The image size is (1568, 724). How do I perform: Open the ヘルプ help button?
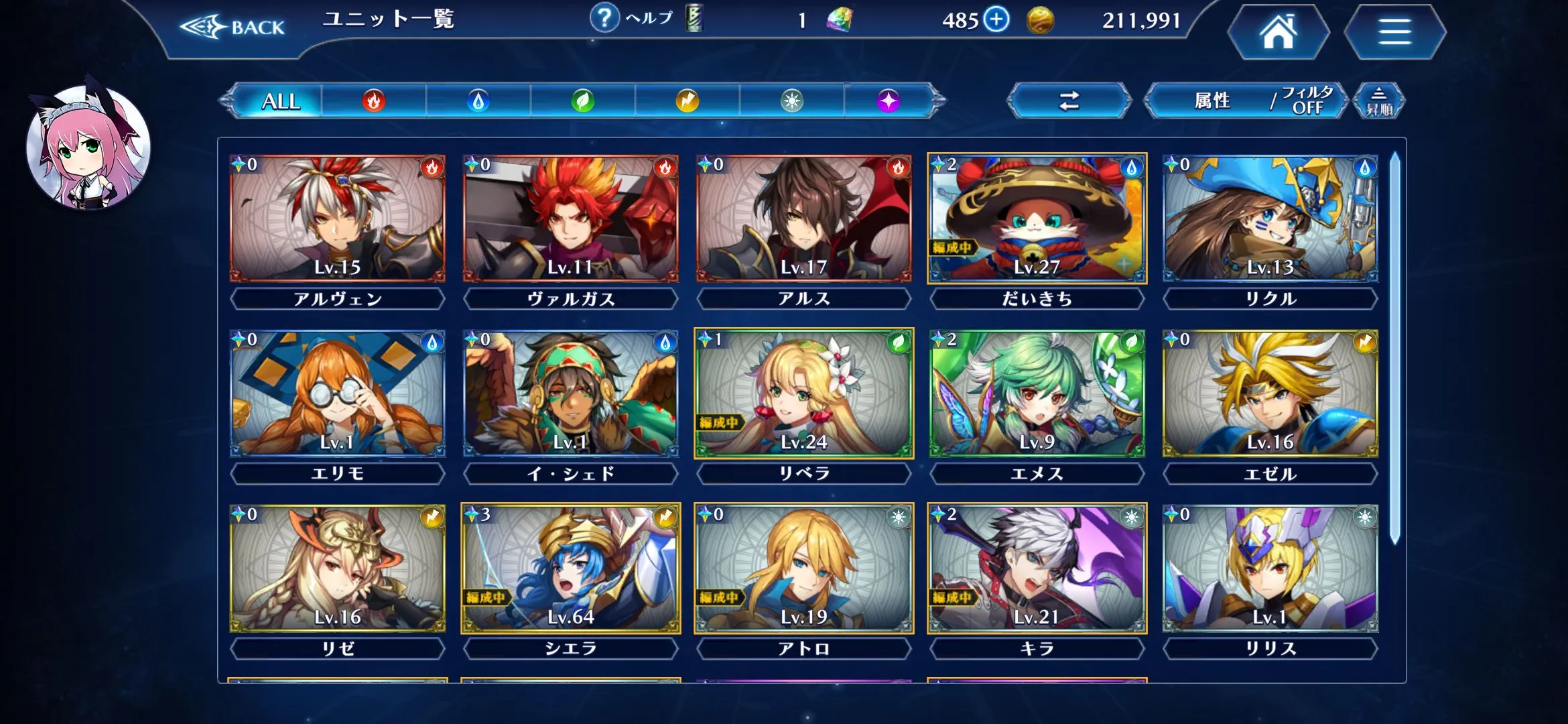coord(631,19)
